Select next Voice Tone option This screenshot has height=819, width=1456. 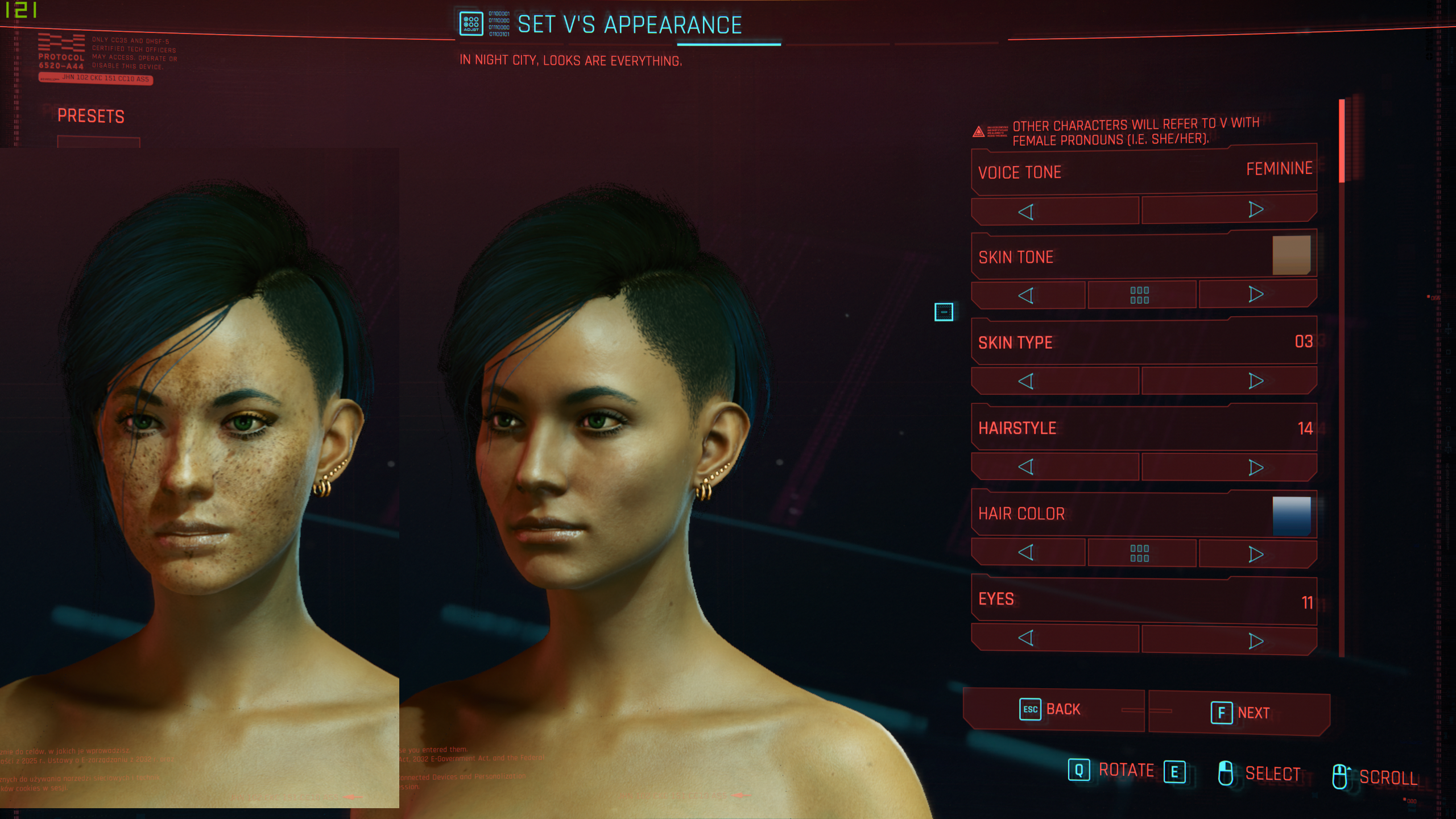1256,210
